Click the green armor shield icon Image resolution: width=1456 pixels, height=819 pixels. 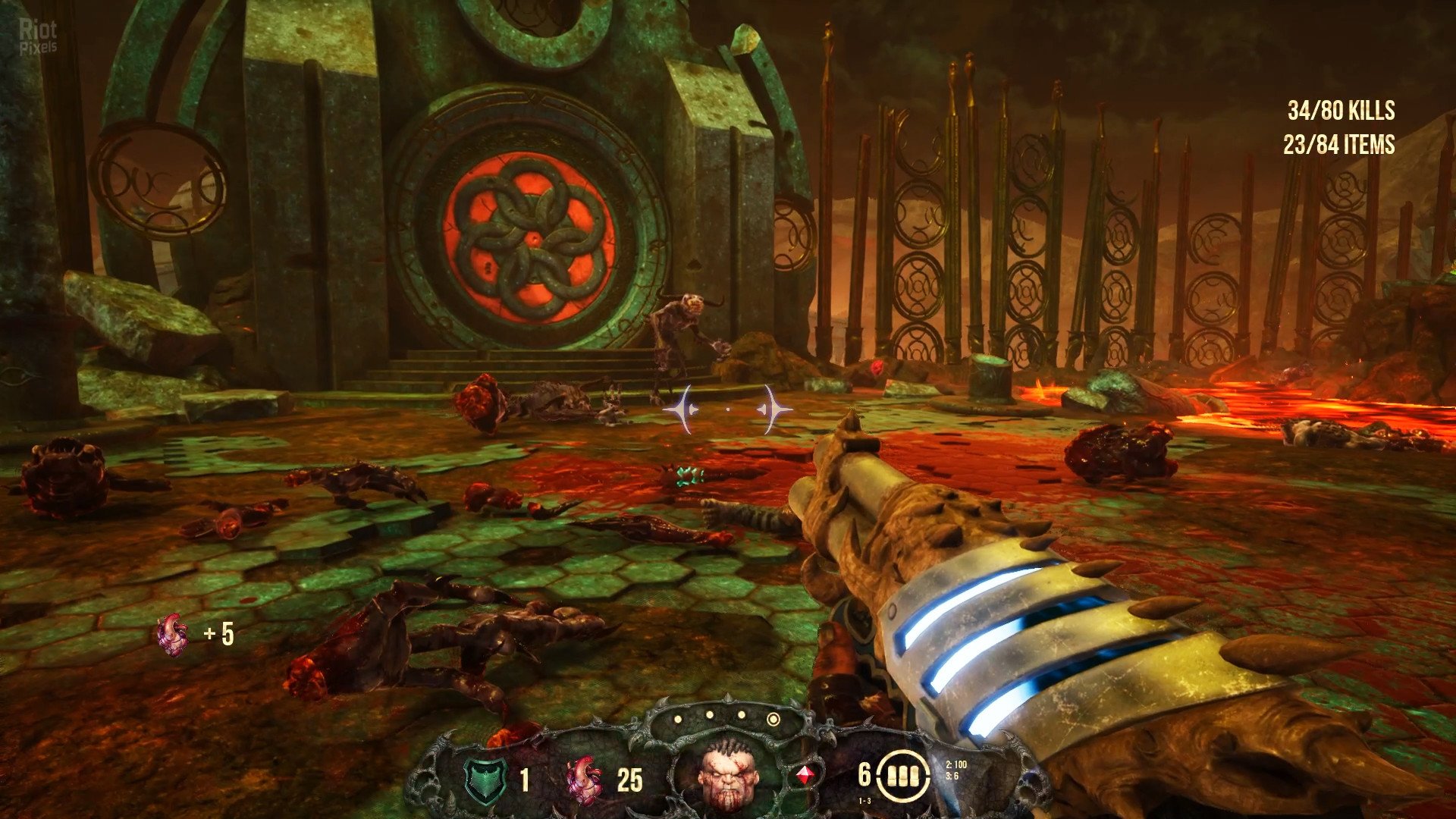pos(485,780)
